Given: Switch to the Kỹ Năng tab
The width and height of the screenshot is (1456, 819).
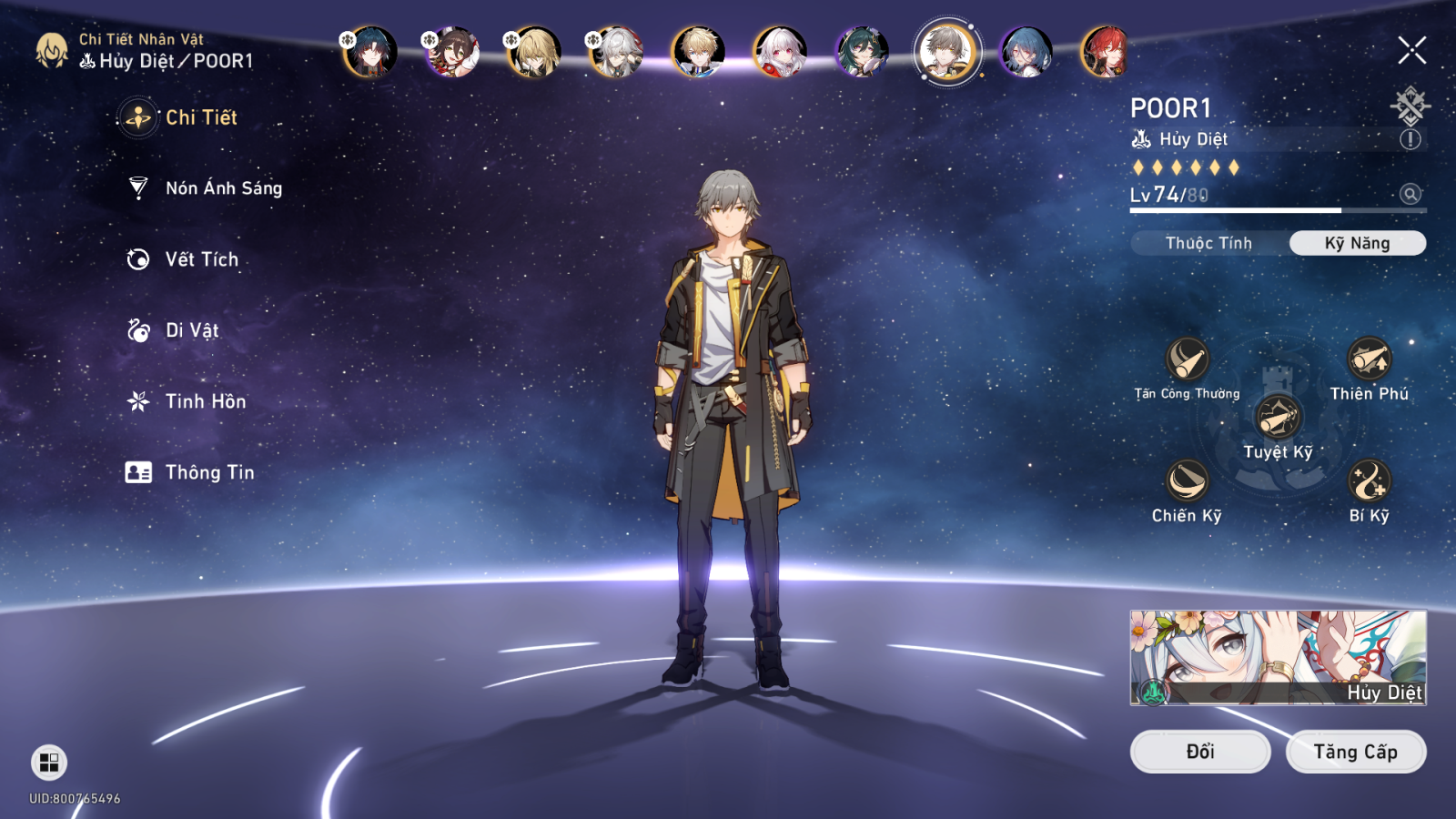Looking at the screenshot, I should point(1357,243).
